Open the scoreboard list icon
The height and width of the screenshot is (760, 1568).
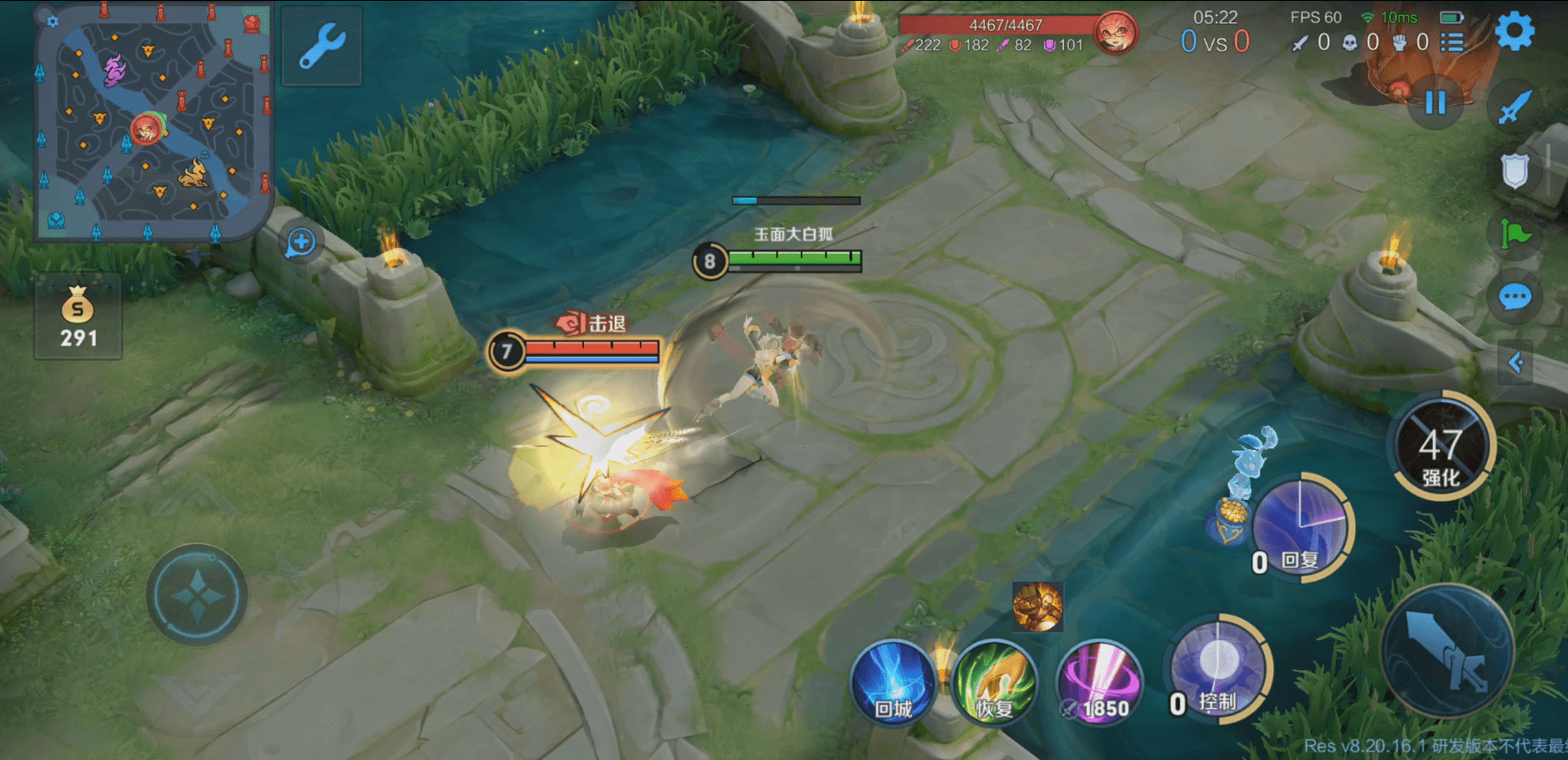click(1452, 42)
